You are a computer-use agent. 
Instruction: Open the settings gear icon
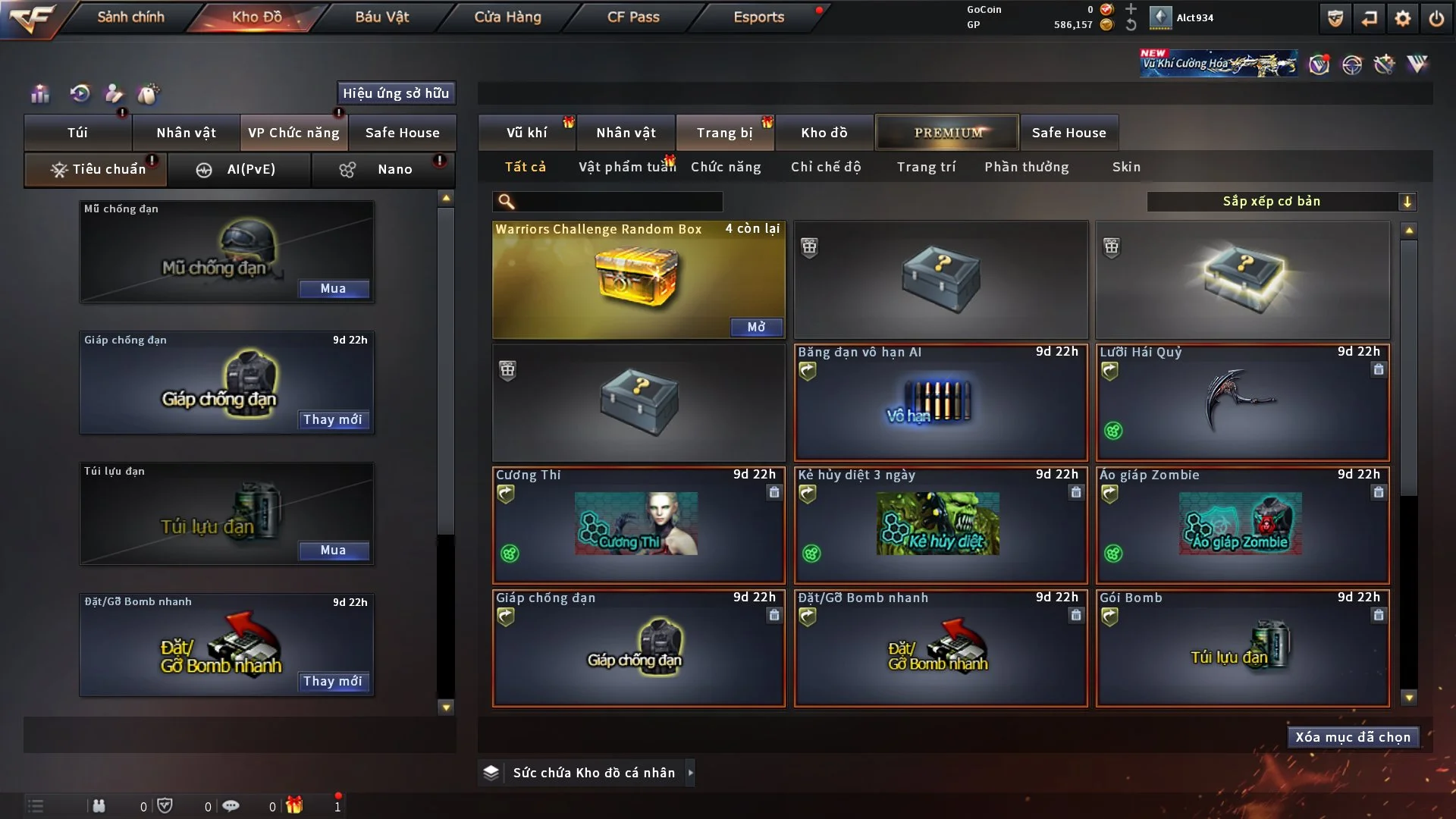[x=1402, y=18]
